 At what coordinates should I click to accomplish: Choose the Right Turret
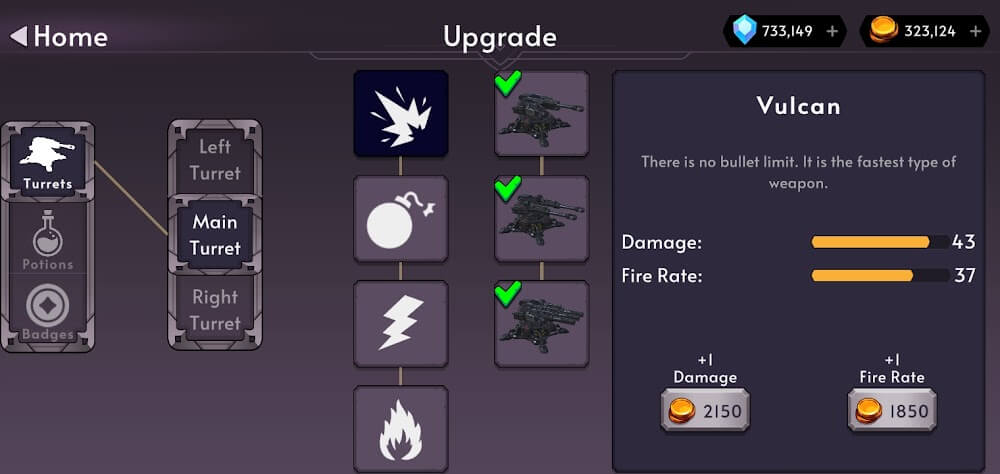215,310
